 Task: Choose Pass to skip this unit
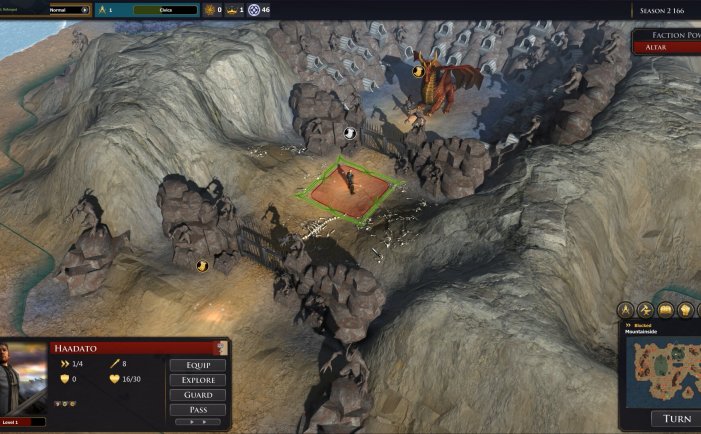point(196,410)
